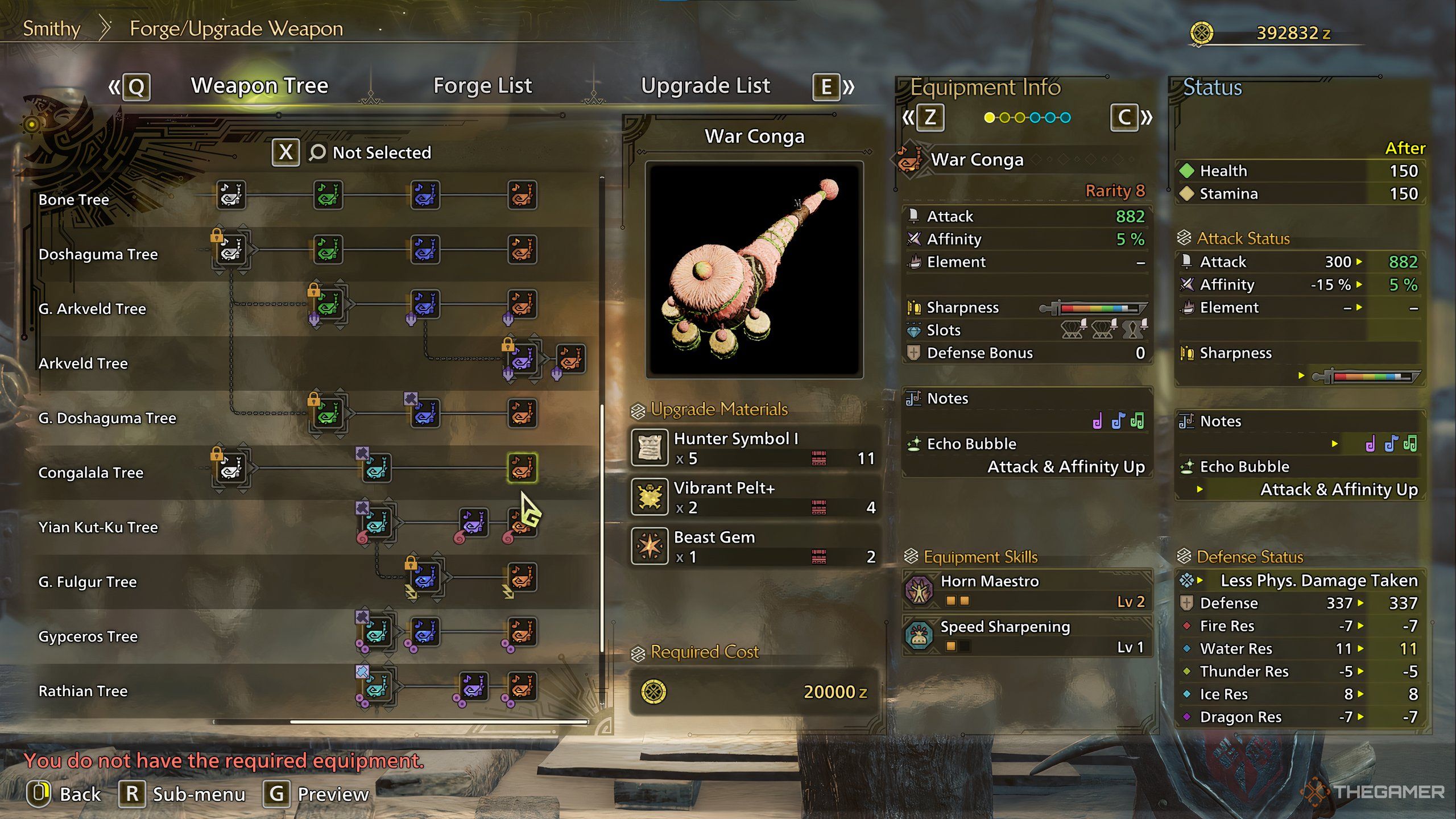Viewport: 1456px width, 819px height.
Task: Select the purple Rathian Tree weapon node
Action: (x=473, y=686)
